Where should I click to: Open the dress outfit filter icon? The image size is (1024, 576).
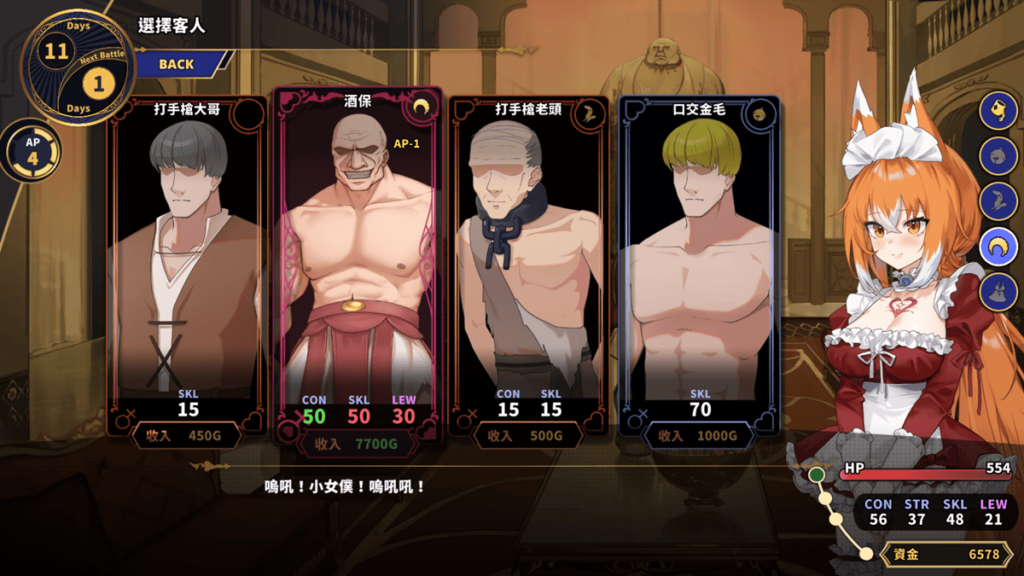pos(998,291)
